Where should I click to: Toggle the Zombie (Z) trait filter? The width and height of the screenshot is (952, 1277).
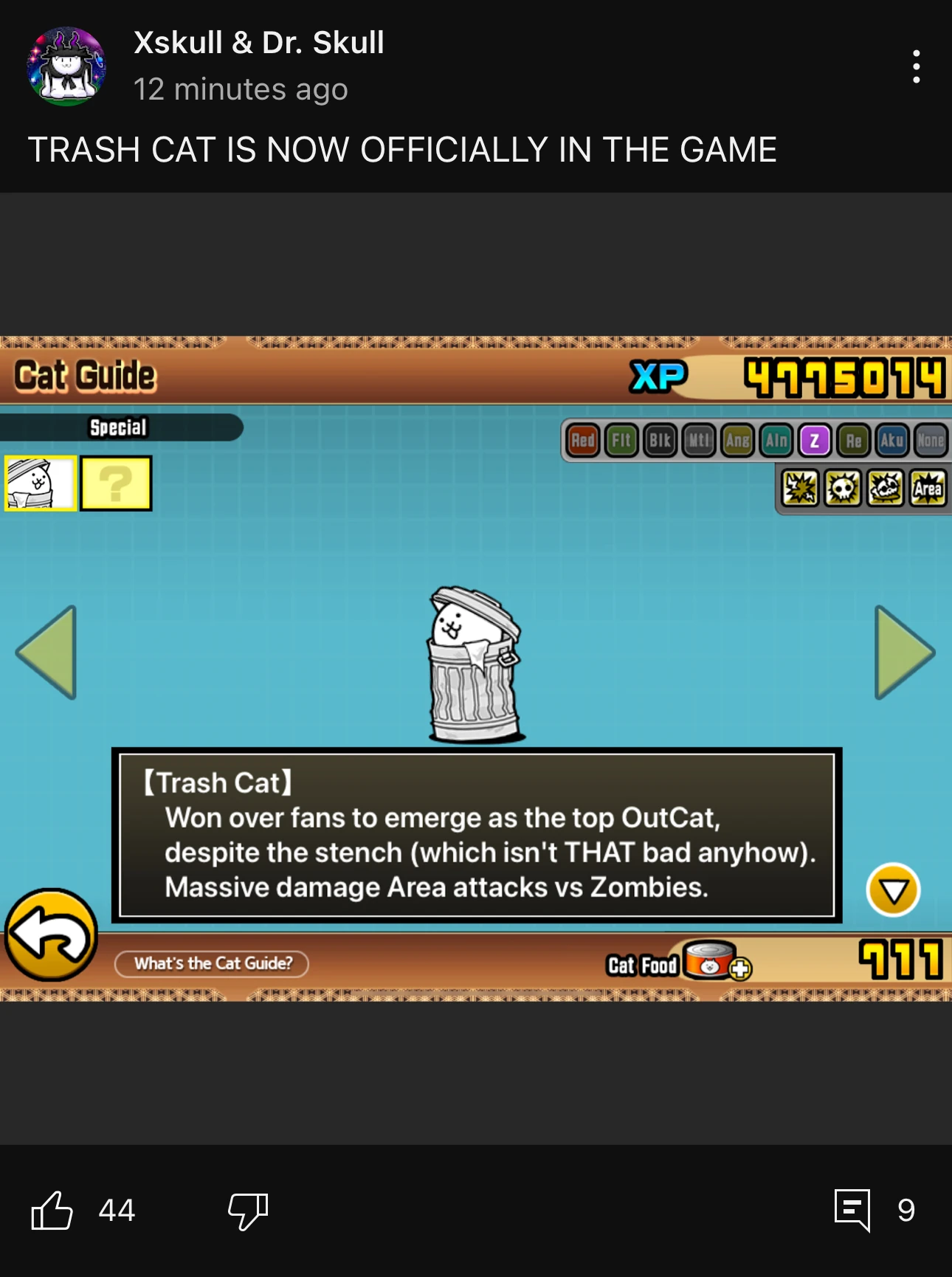(816, 441)
